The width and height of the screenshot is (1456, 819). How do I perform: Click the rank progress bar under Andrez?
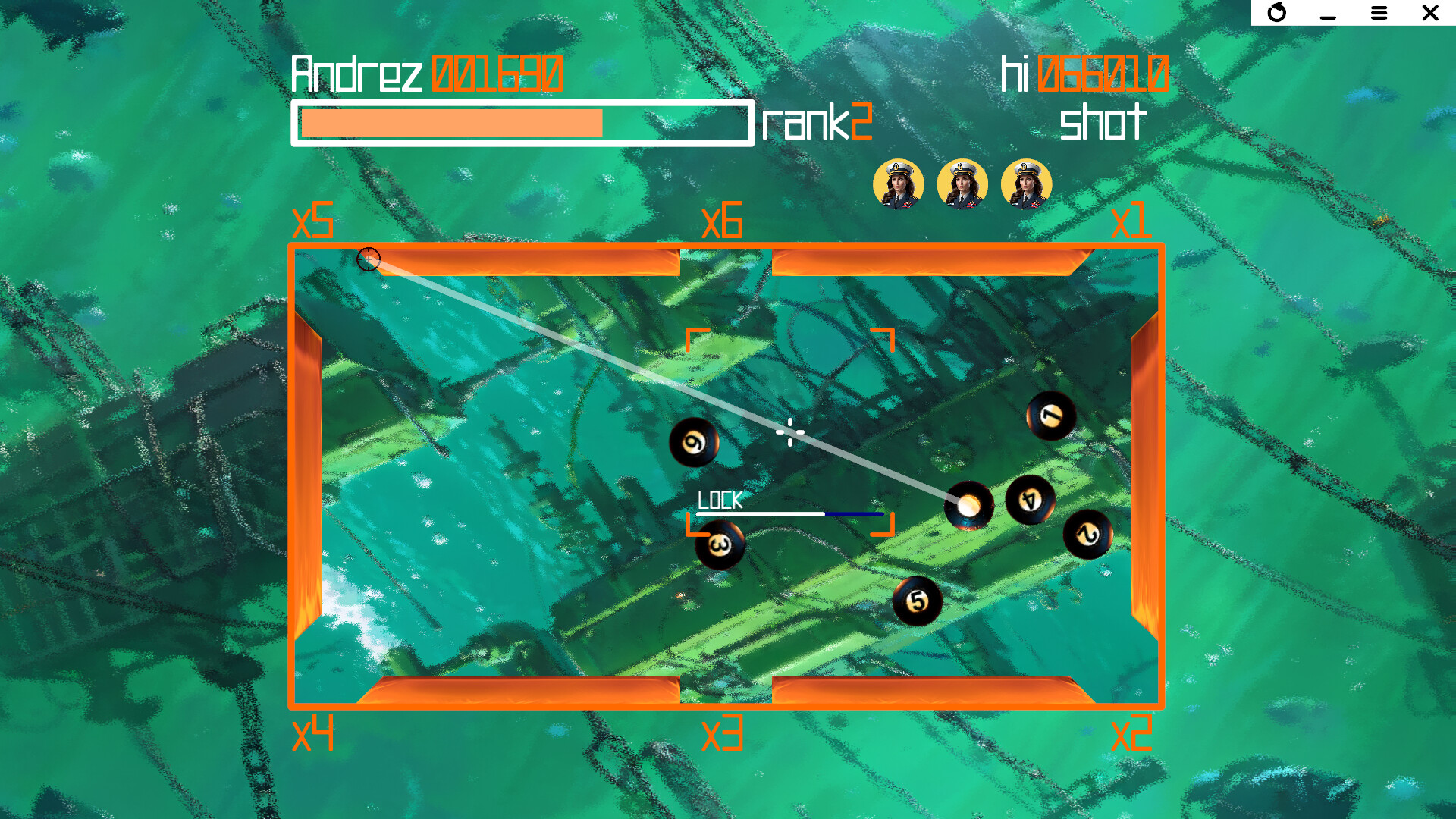[x=523, y=120]
